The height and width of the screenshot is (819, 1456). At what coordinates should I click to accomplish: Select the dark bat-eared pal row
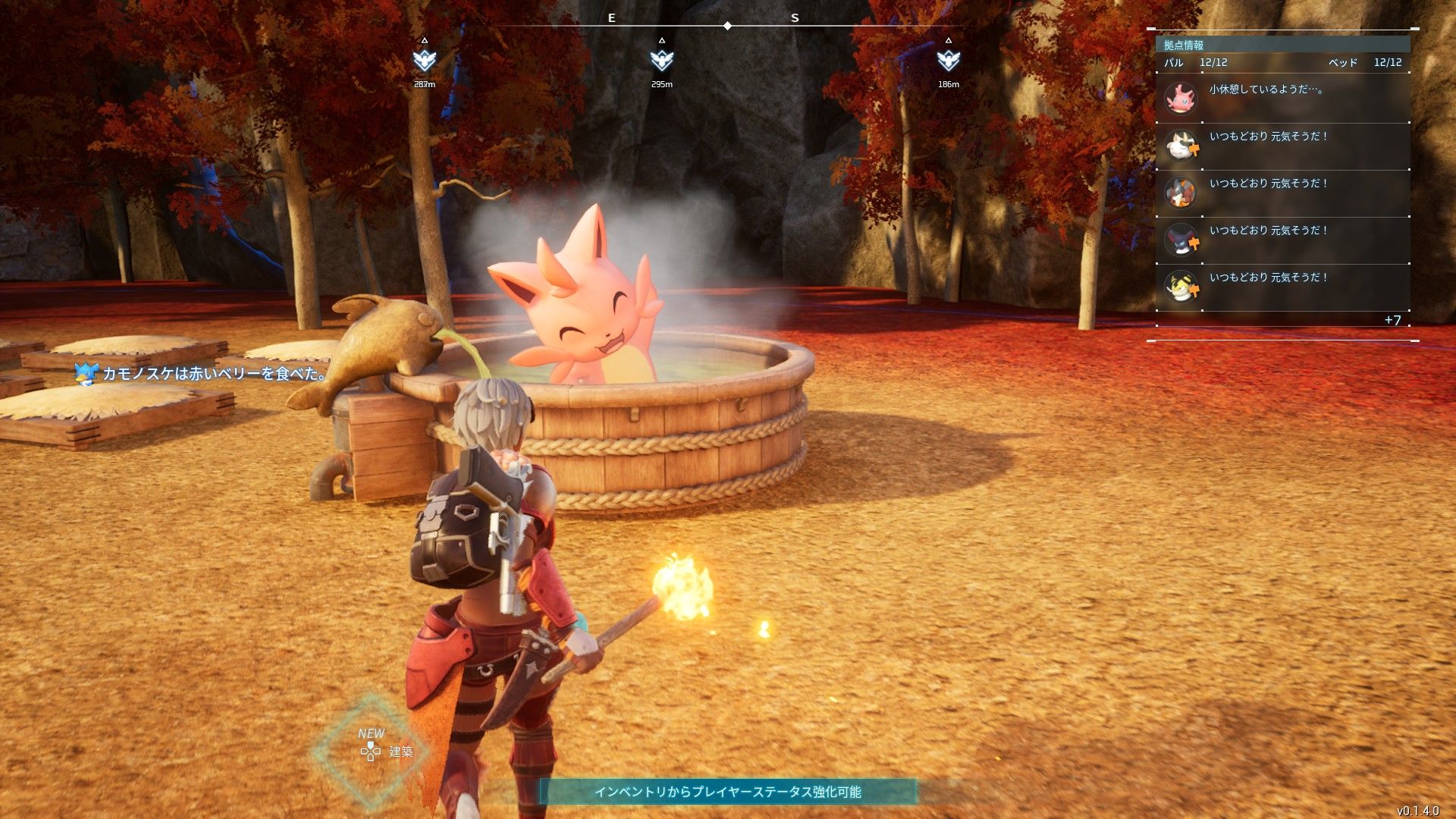coord(1282,240)
